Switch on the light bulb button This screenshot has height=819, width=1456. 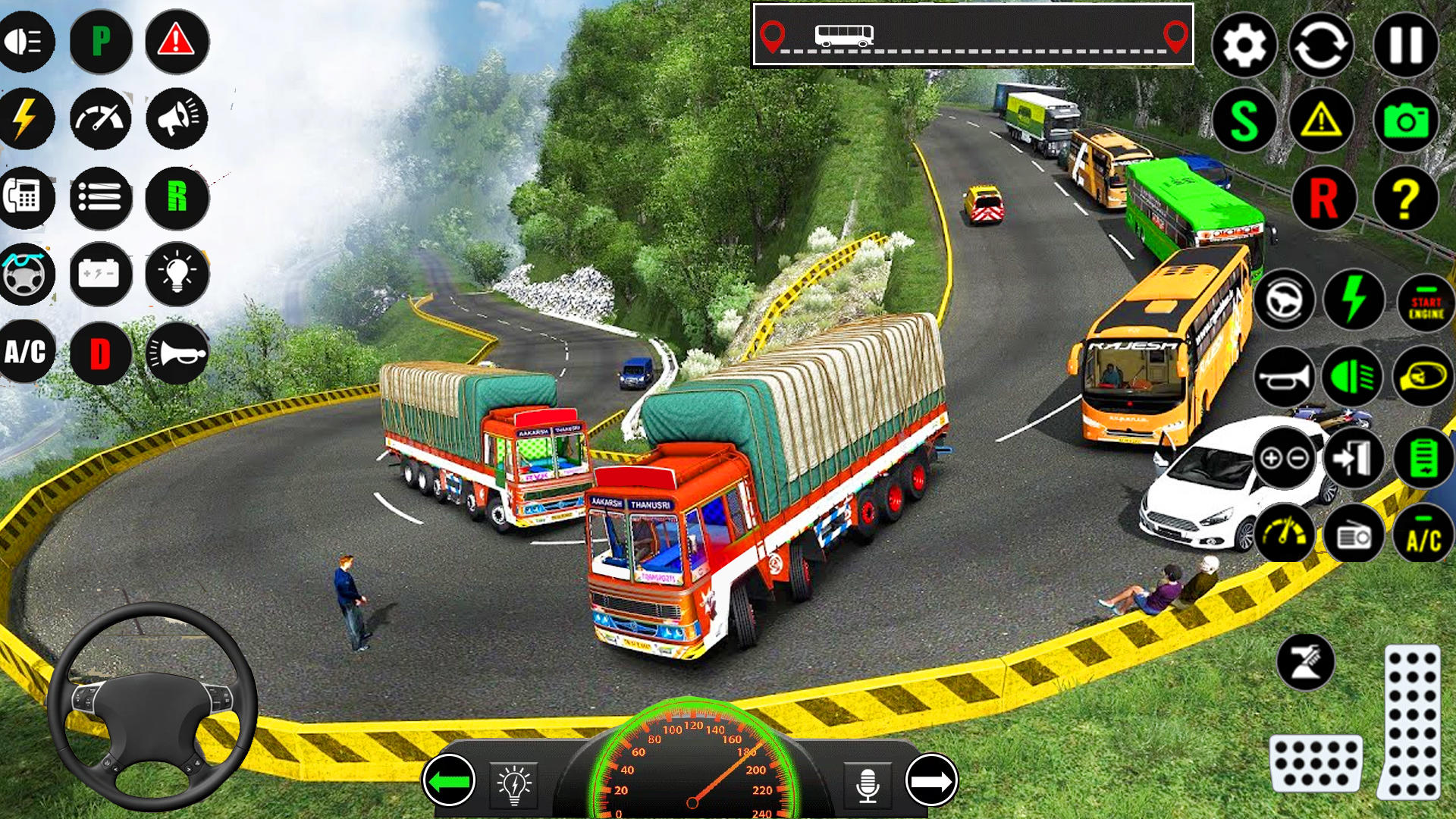pyautogui.click(x=177, y=274)
